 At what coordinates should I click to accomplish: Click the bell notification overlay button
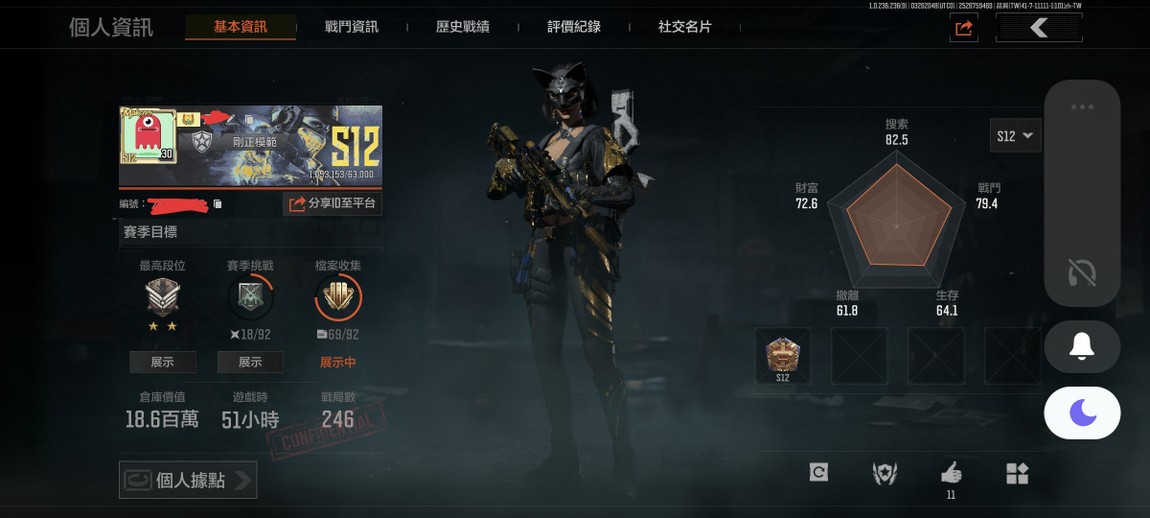(1081, 347)
